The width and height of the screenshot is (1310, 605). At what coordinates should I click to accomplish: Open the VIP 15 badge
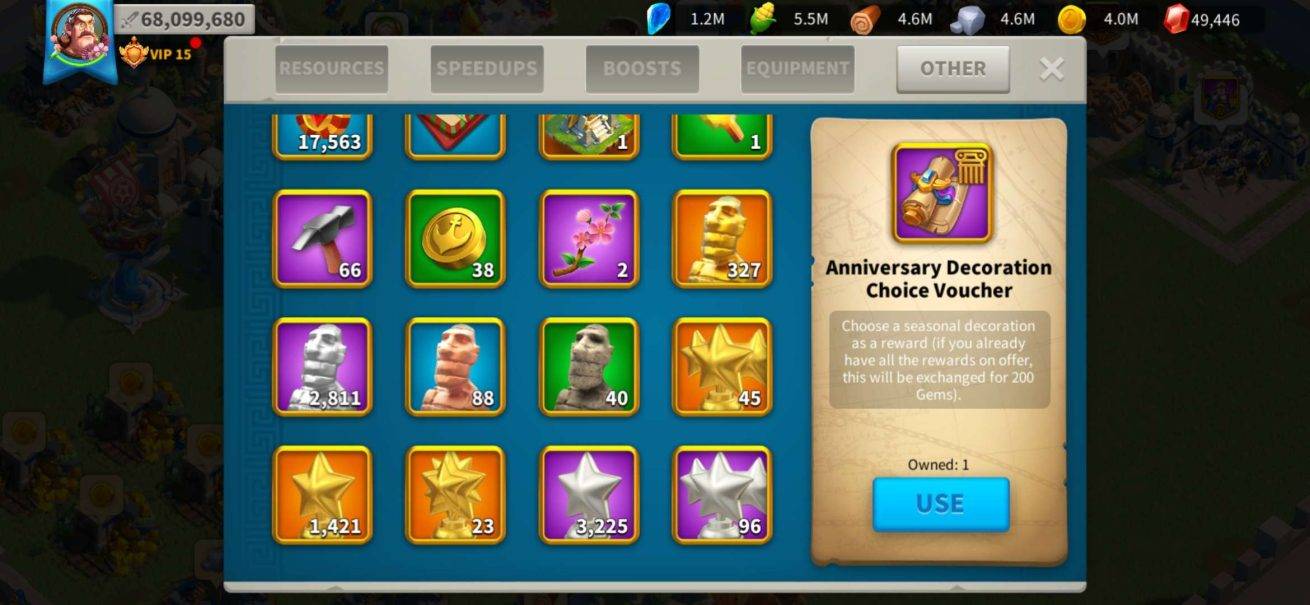(156, 53)
